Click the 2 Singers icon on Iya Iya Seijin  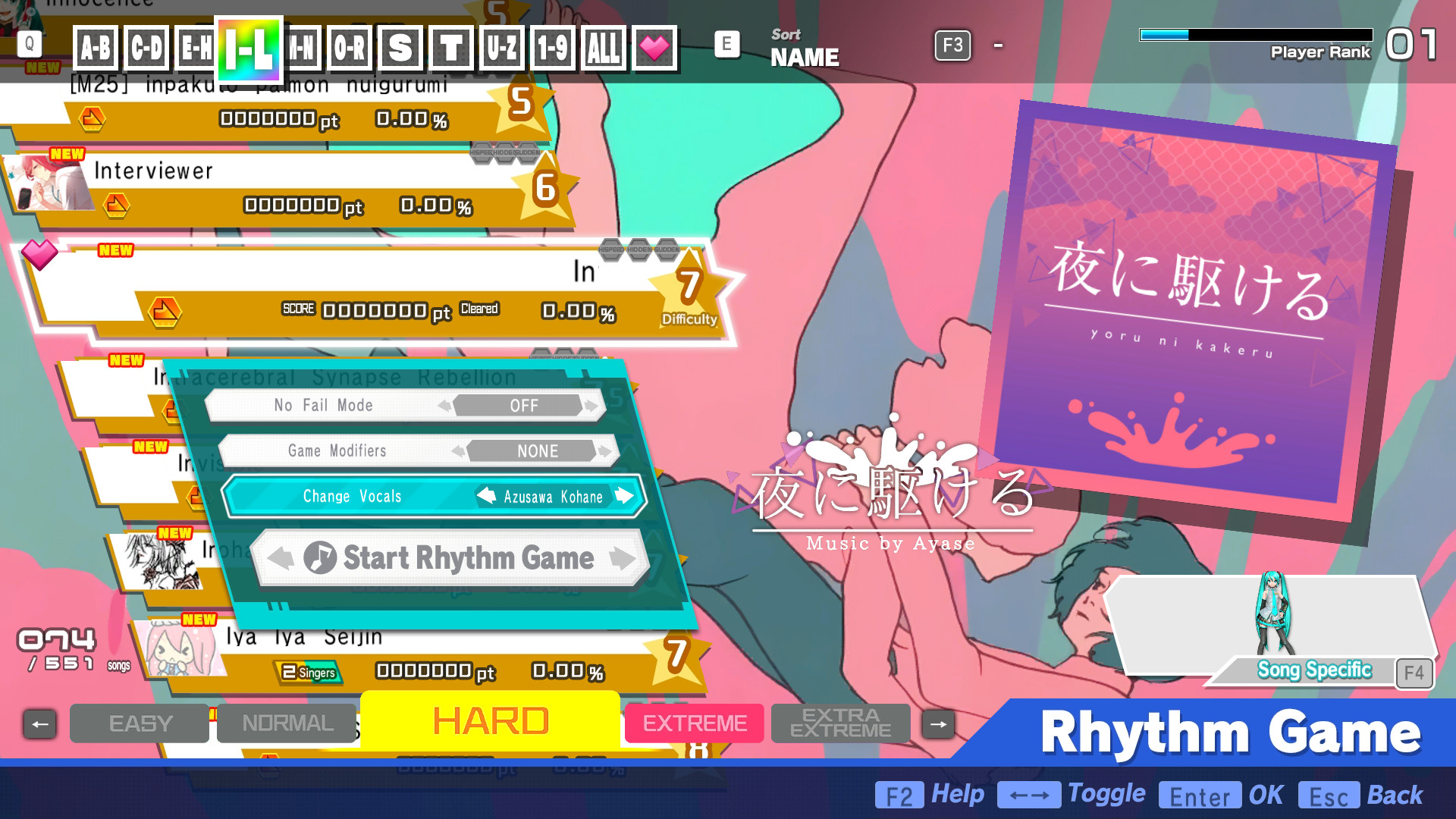[x=308, y=673]
